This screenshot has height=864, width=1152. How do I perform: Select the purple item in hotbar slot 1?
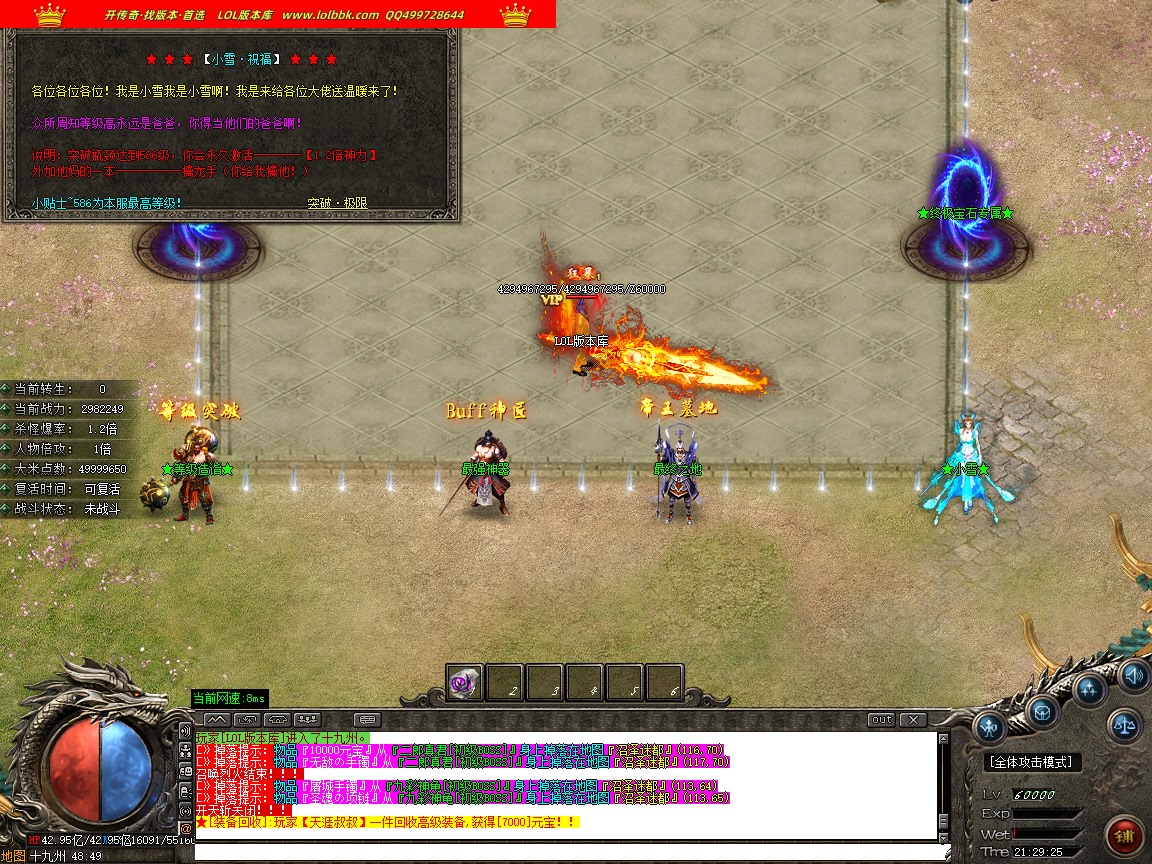point(464,683)
